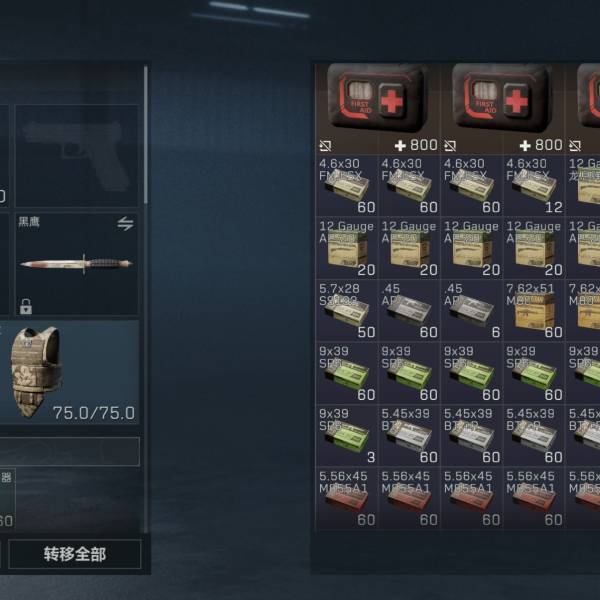Pick the .45 AP ammo box with 6 rounds
Image resolution: width=600 pixels, height=600 pixels.
click(x=471, y=310)
